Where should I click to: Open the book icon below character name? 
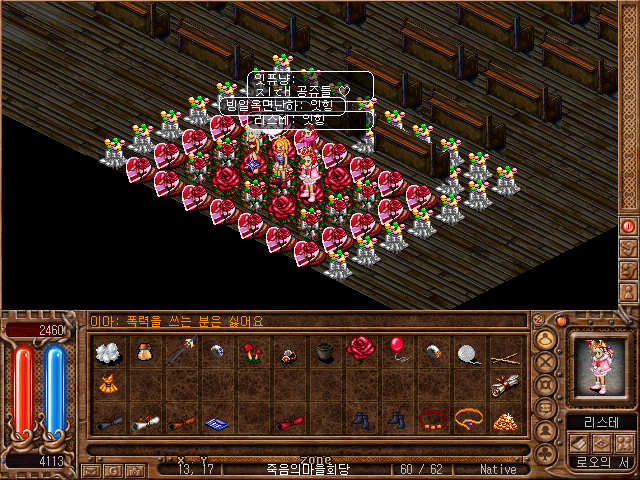pos(579,442)
